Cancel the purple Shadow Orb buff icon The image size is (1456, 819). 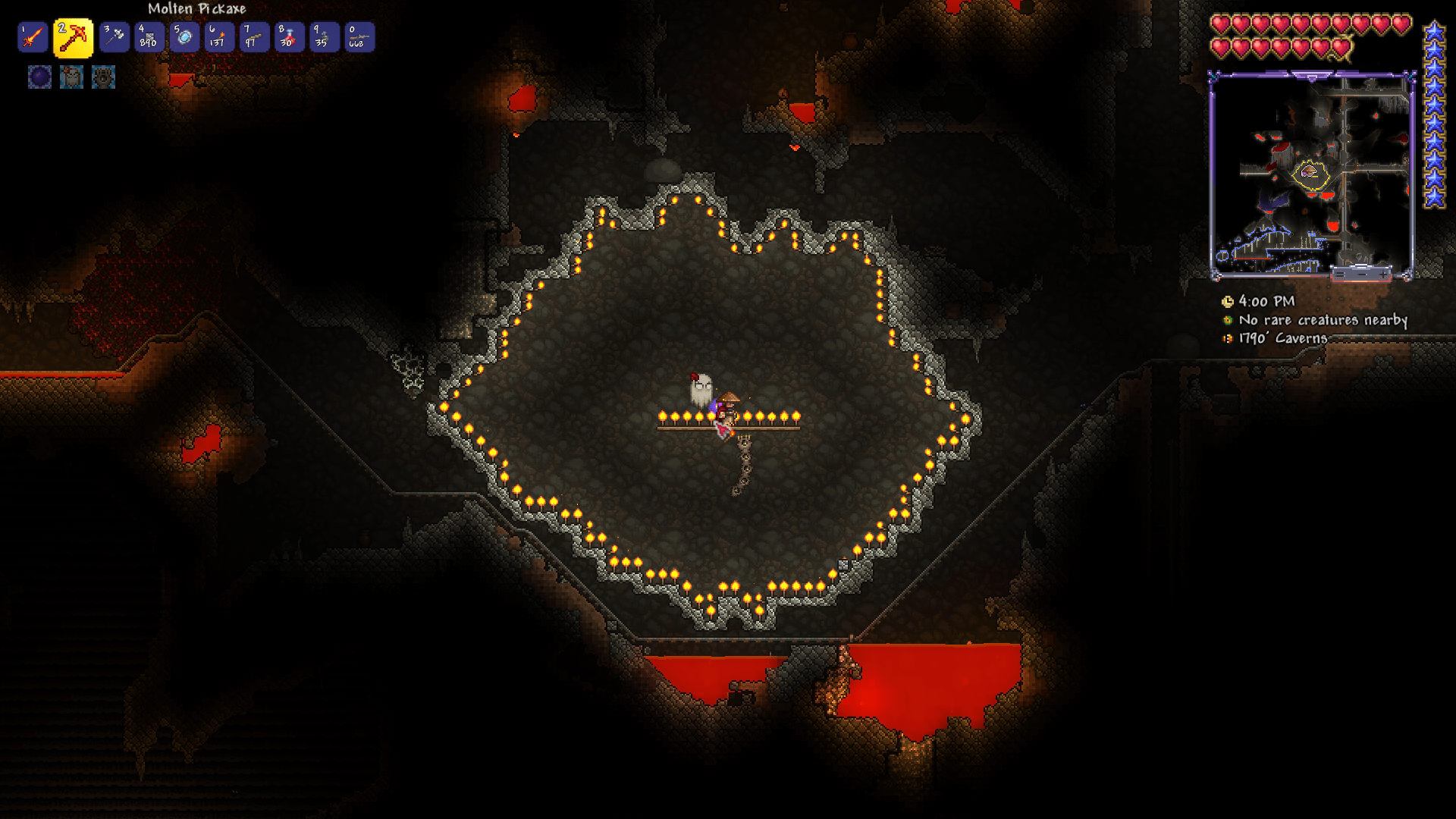tap(39, 77)
